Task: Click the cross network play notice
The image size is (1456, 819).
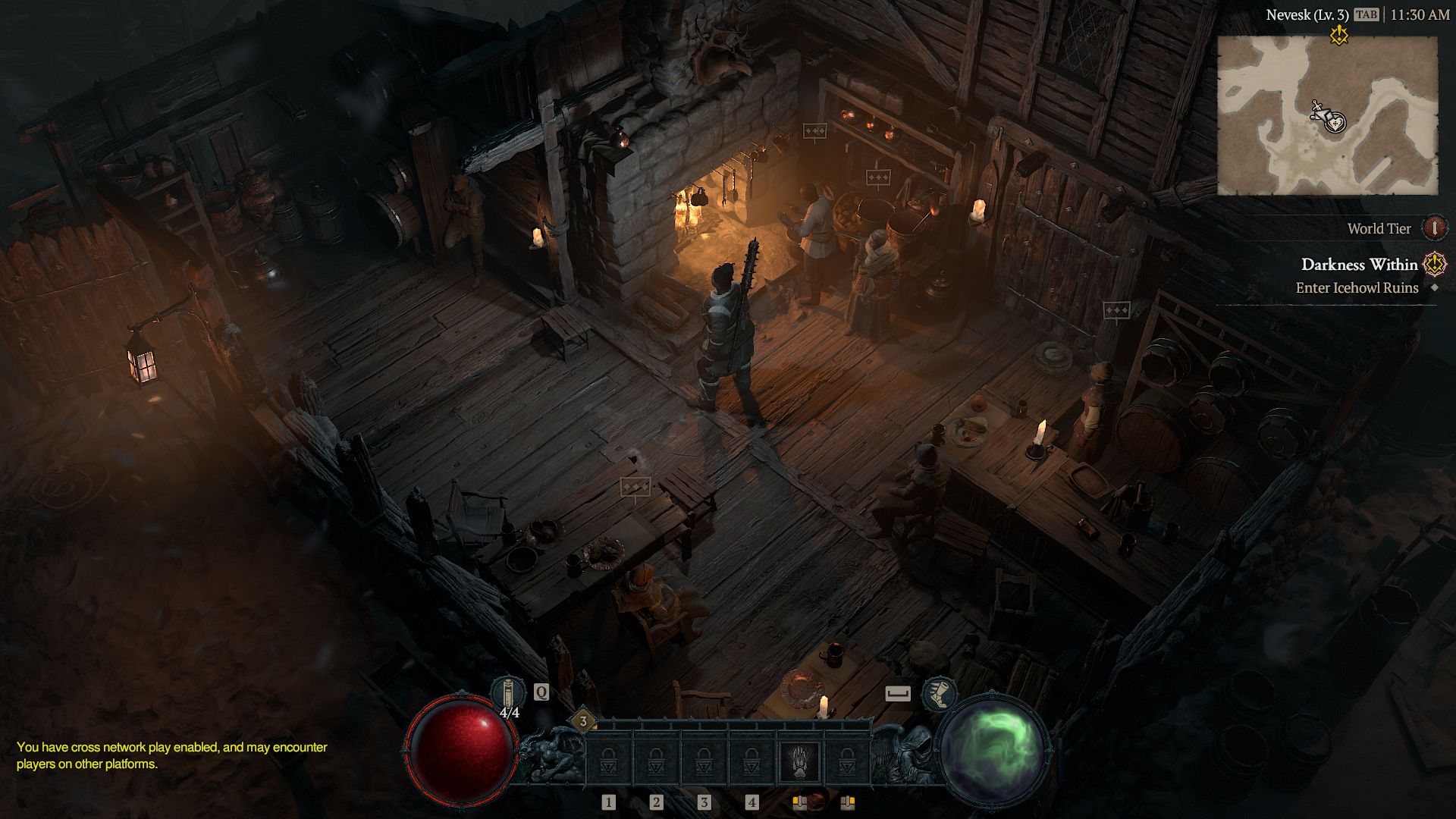Action: point(172,755)
